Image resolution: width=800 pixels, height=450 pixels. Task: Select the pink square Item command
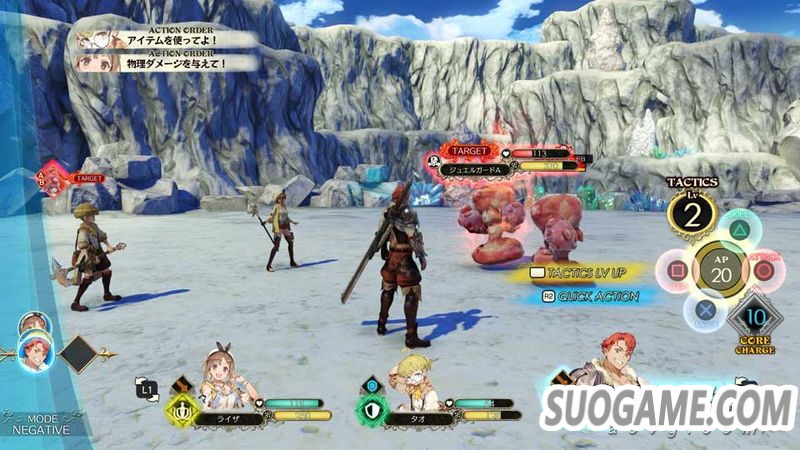[x=674, y=271]
